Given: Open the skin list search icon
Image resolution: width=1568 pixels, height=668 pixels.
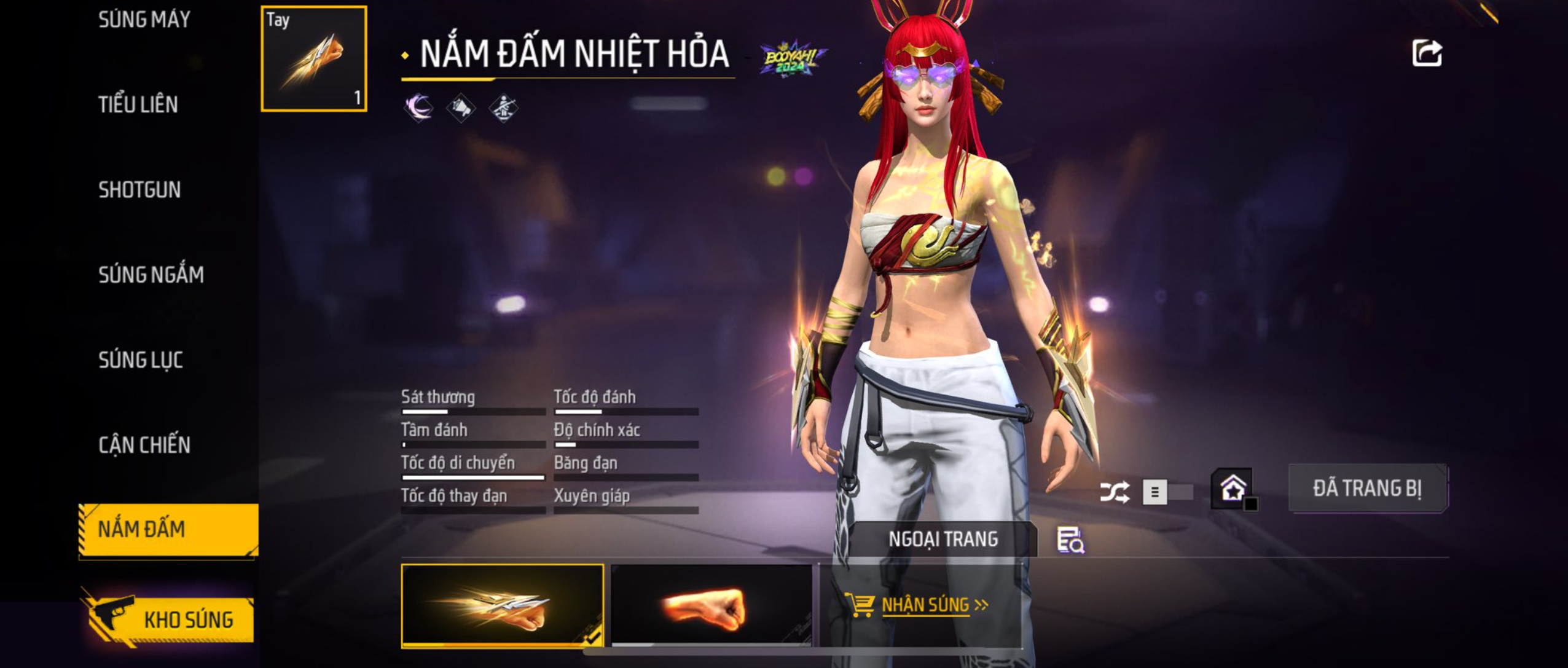Looking at the screenshot, I should click(x=1070, y=540).
